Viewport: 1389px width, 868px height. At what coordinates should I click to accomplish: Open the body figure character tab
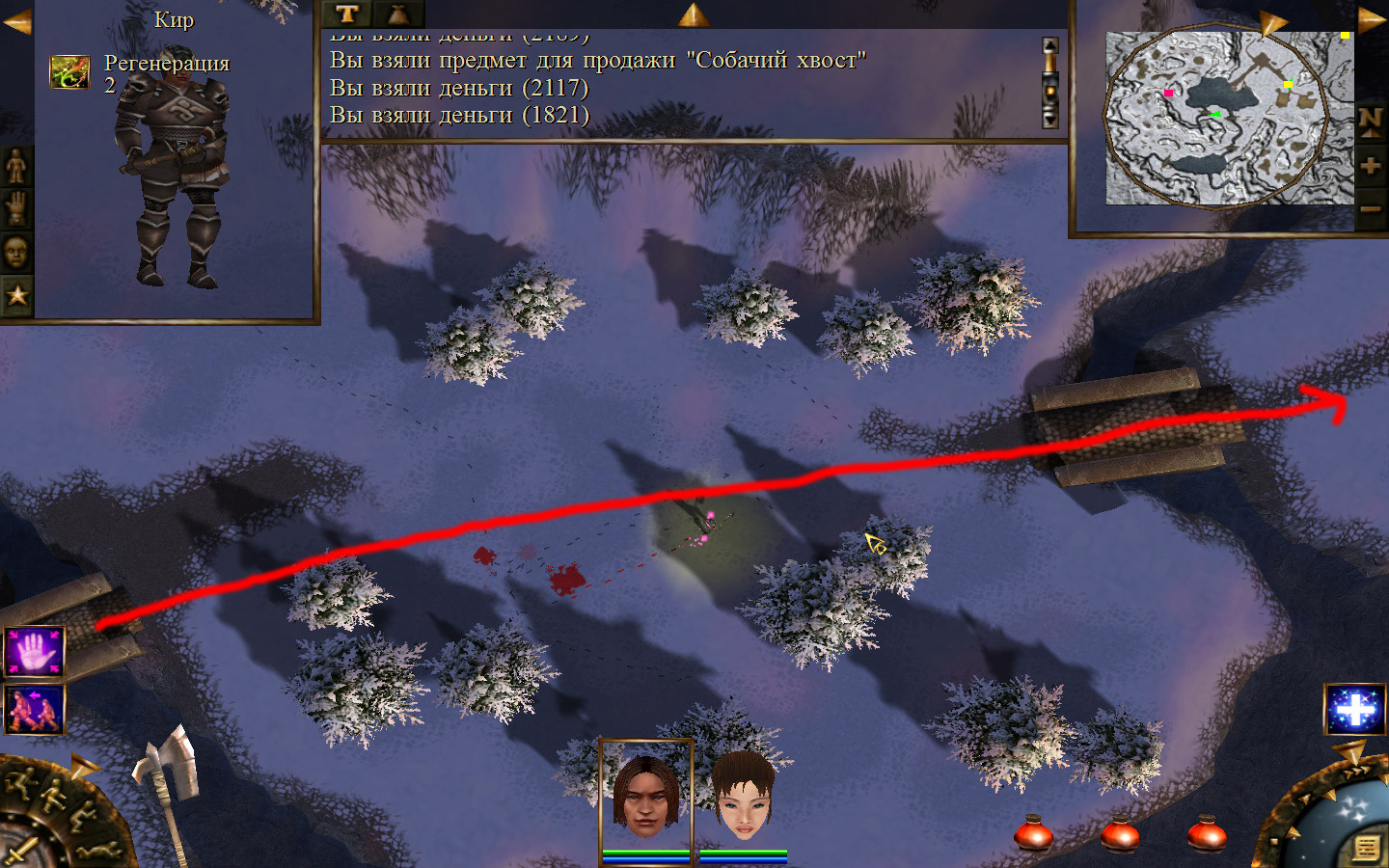point(16,167)
